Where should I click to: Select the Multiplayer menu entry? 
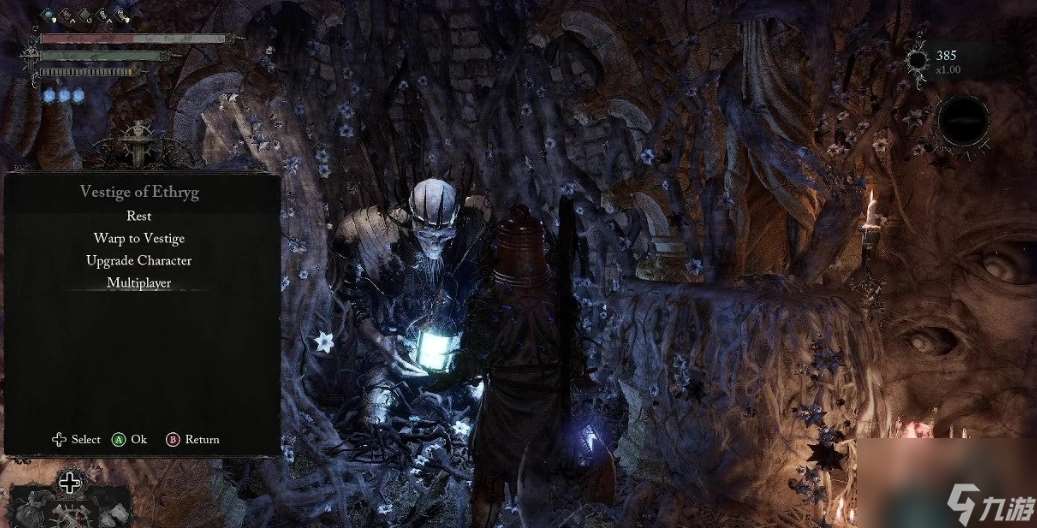point(139,283)
